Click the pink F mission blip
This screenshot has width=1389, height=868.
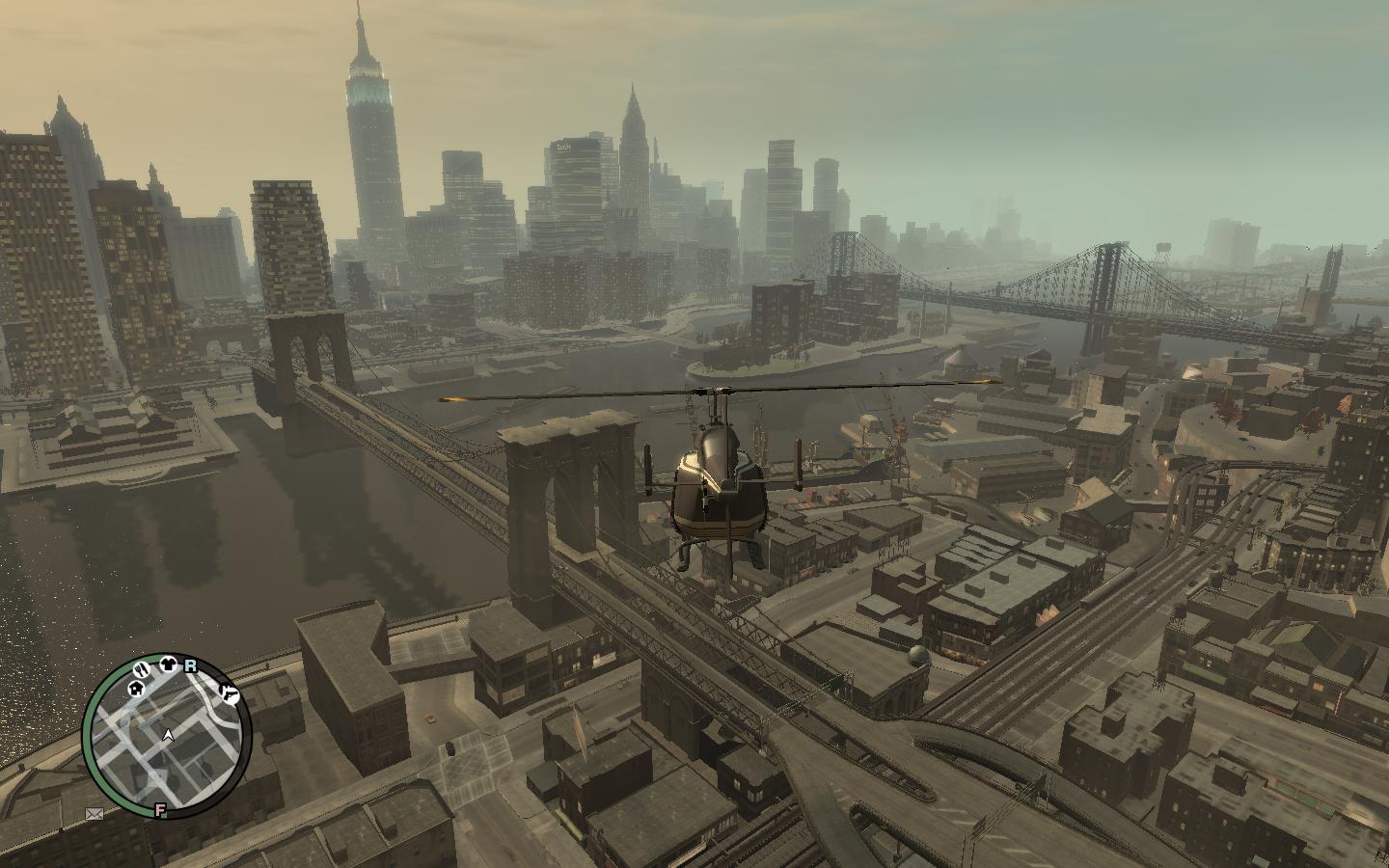(160, 810)
